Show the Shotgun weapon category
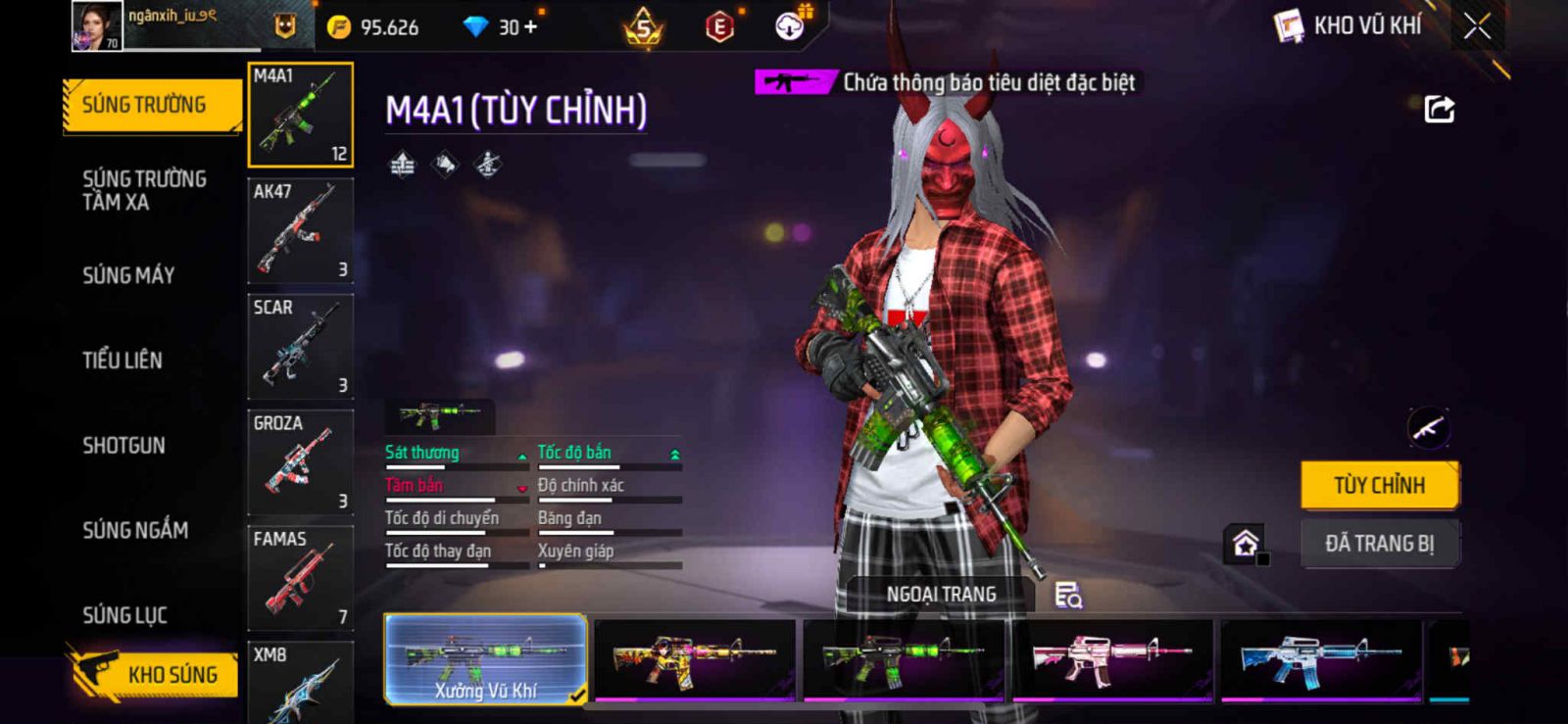1568x724 pixels. pos(123,446)
